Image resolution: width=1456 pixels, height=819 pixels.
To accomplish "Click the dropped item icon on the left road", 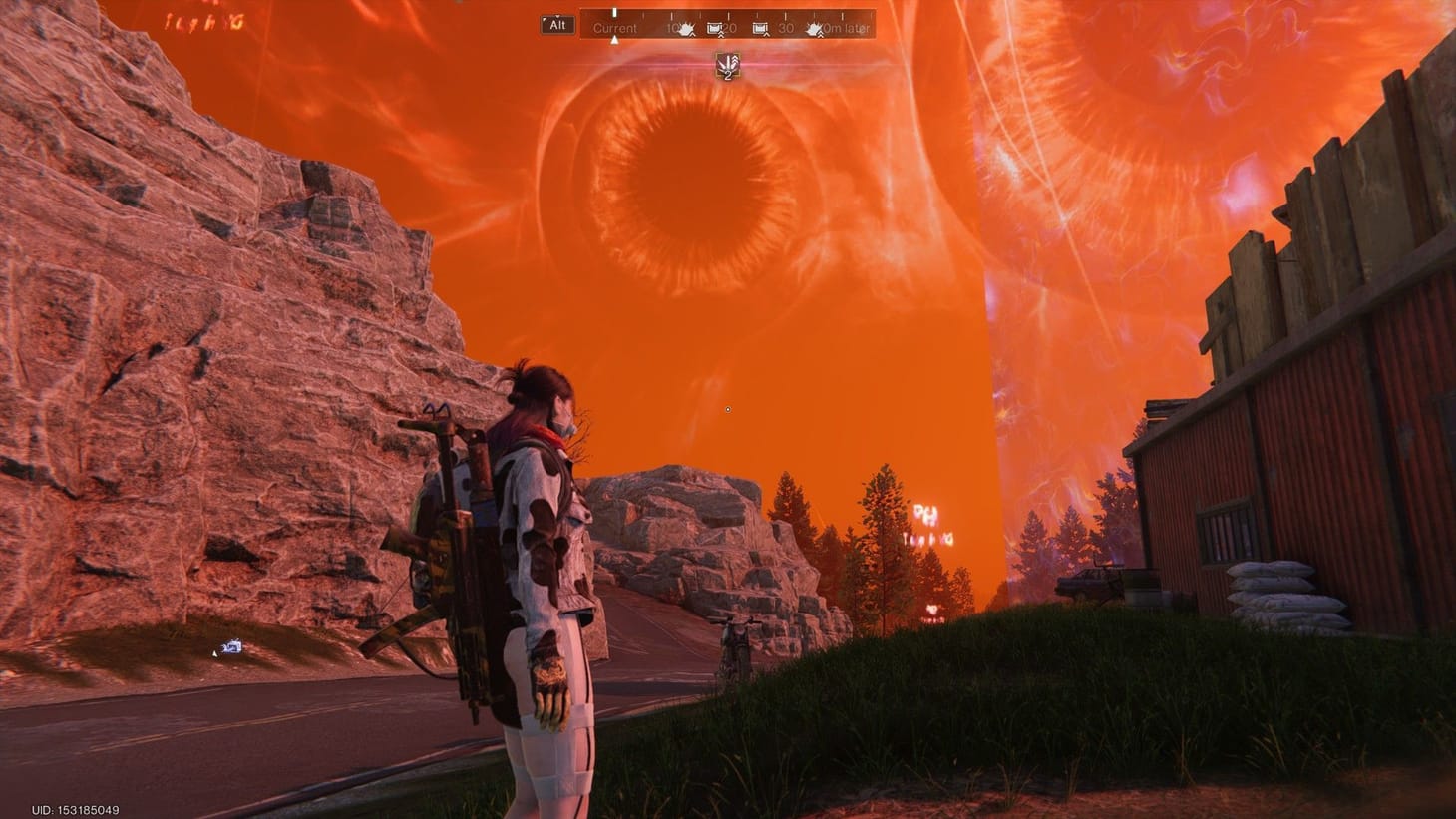I will 230,648.
